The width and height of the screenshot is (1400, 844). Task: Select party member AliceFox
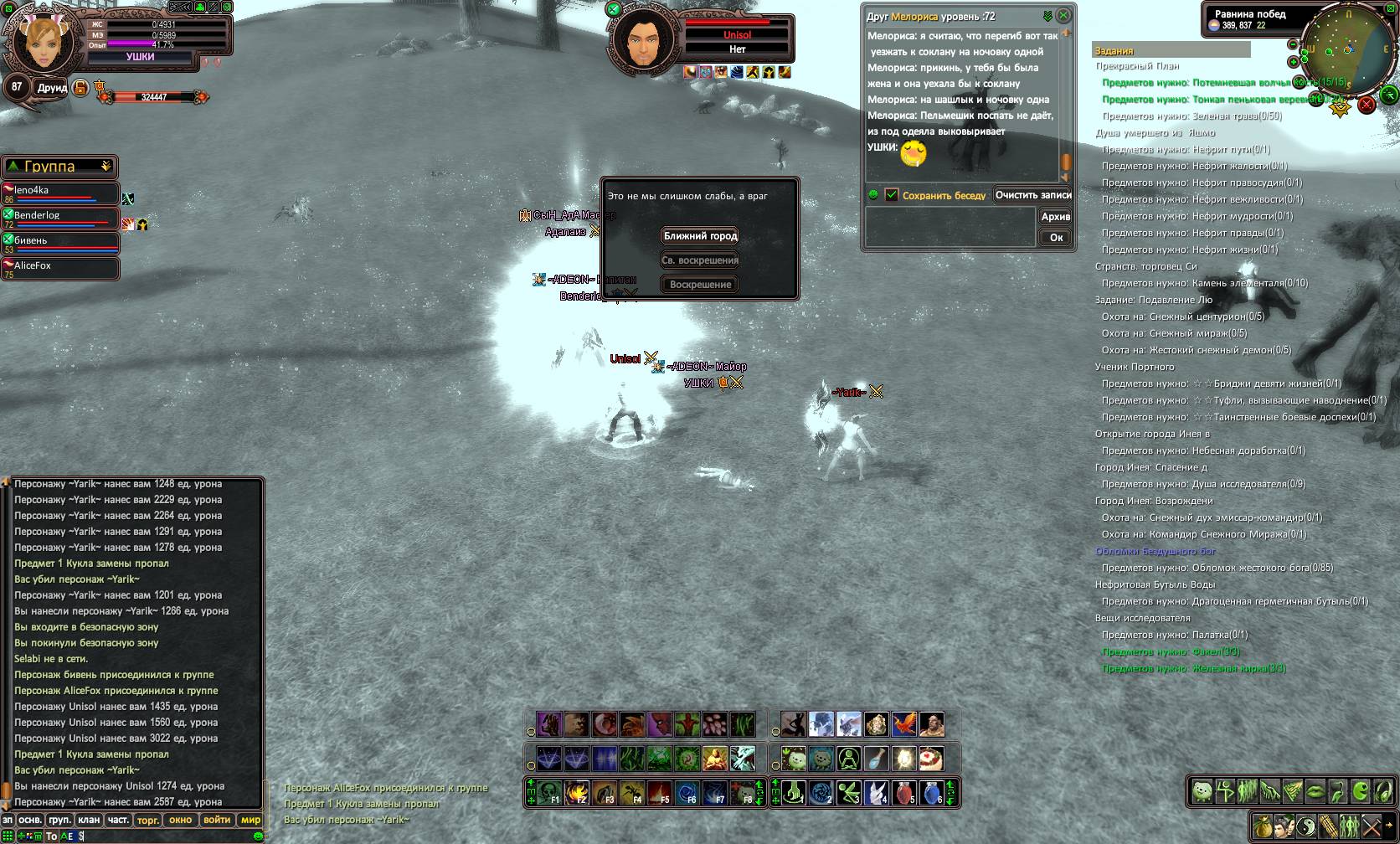pyautogui.click(x=60, y=269)
